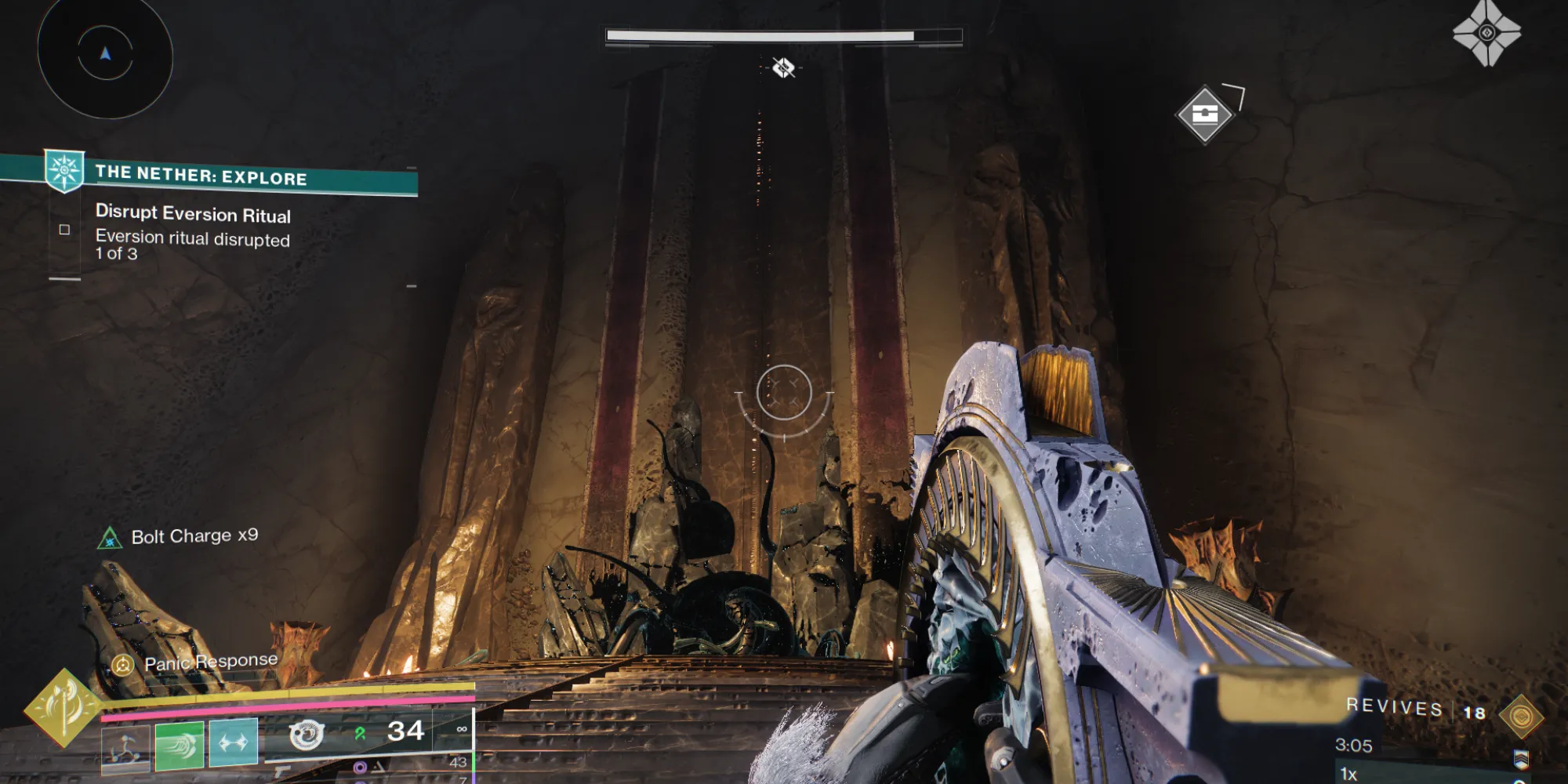Use the grenade ability icon
1568x784 pixels.
click(125, 746)
